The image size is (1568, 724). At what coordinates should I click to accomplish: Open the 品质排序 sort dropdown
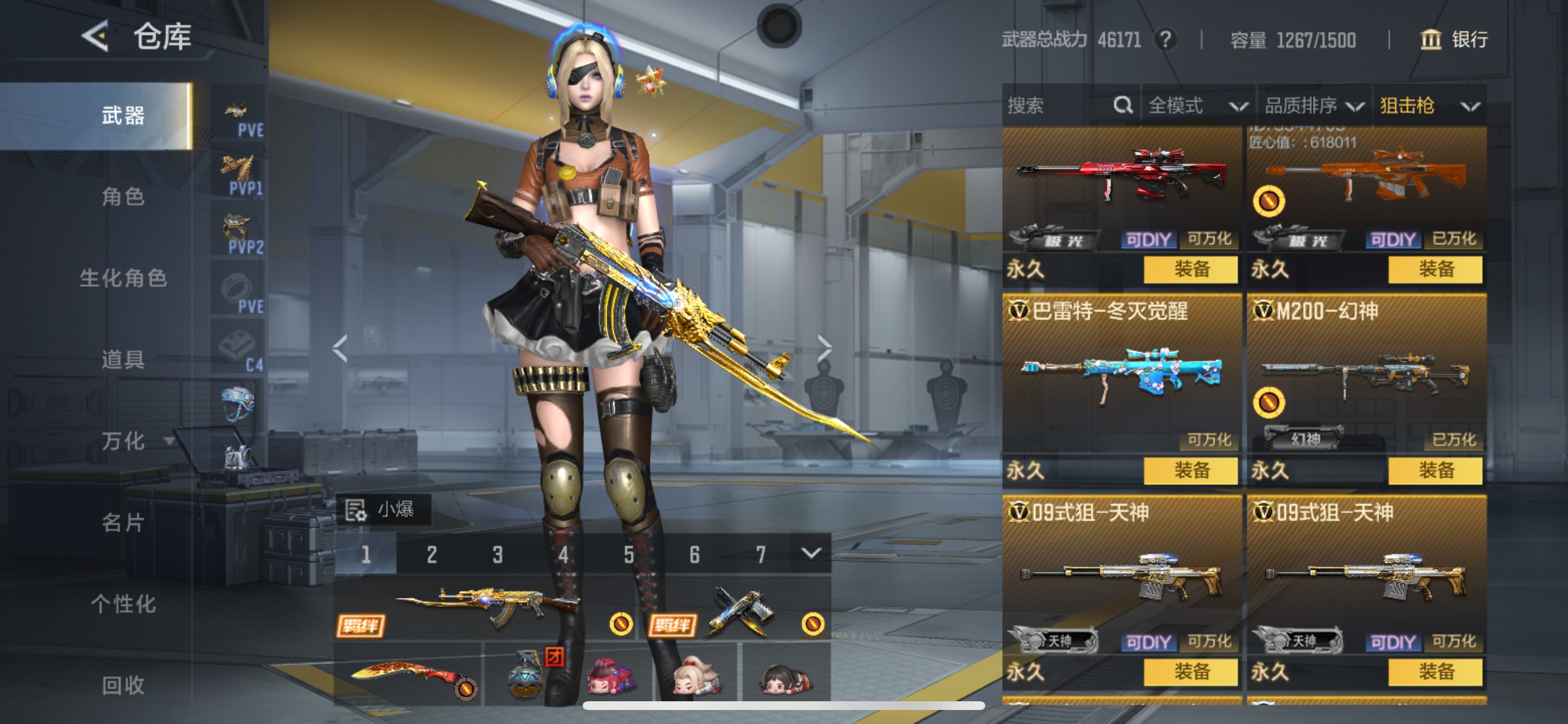click(1314, 106)
